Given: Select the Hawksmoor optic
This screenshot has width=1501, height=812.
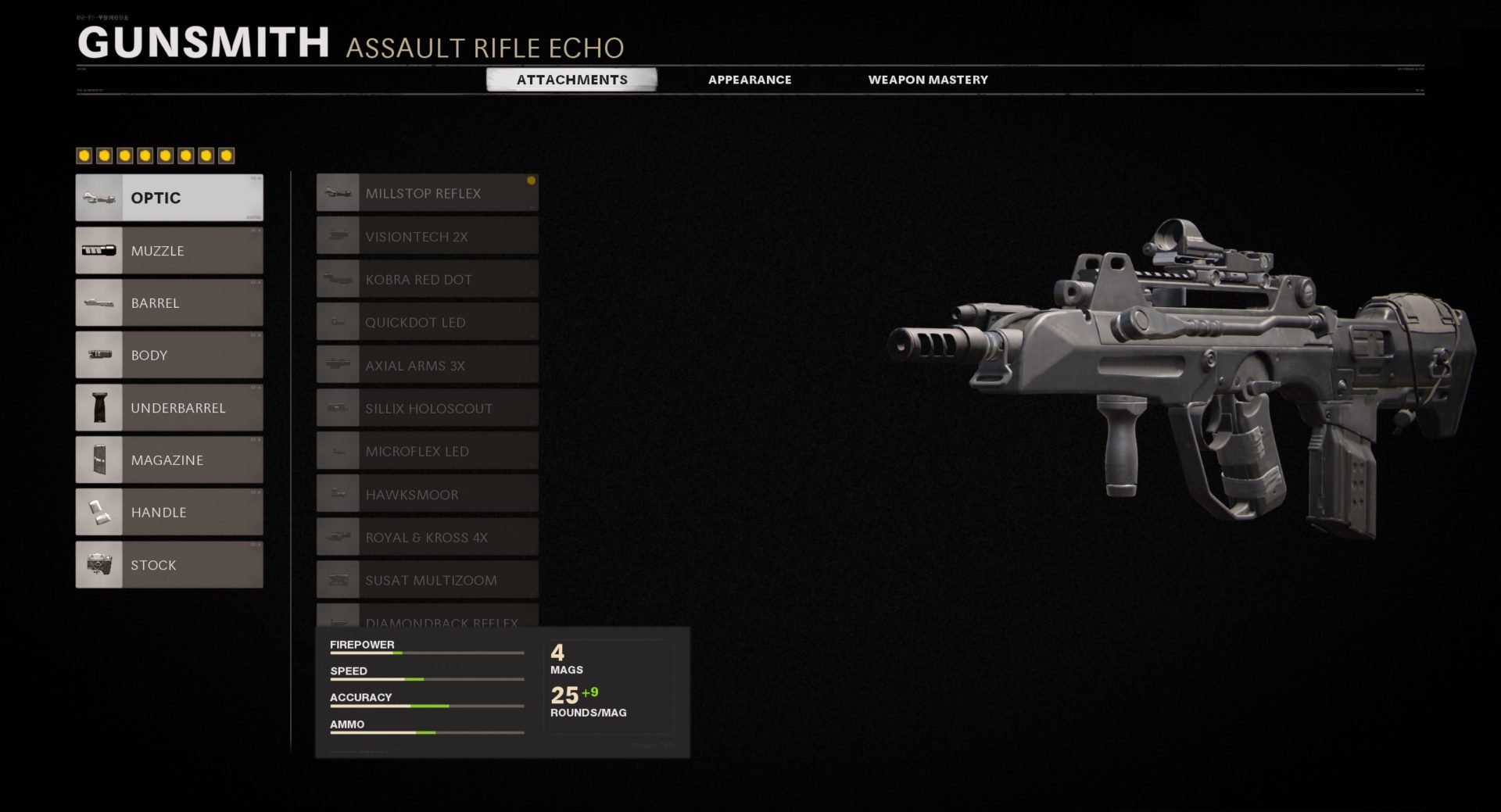Looking at the screenshot, I should 428,494.
